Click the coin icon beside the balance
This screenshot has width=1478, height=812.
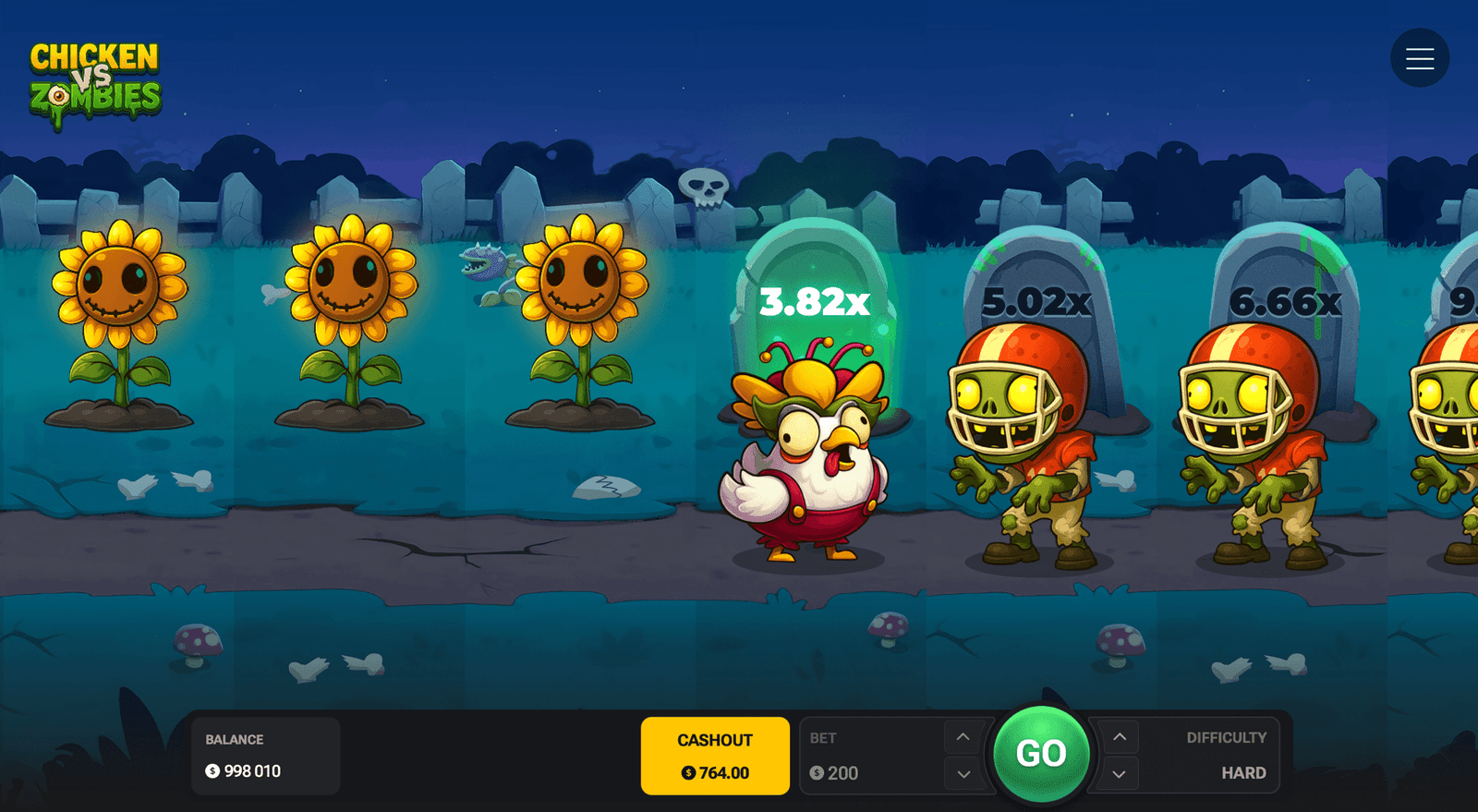point(212,770)
